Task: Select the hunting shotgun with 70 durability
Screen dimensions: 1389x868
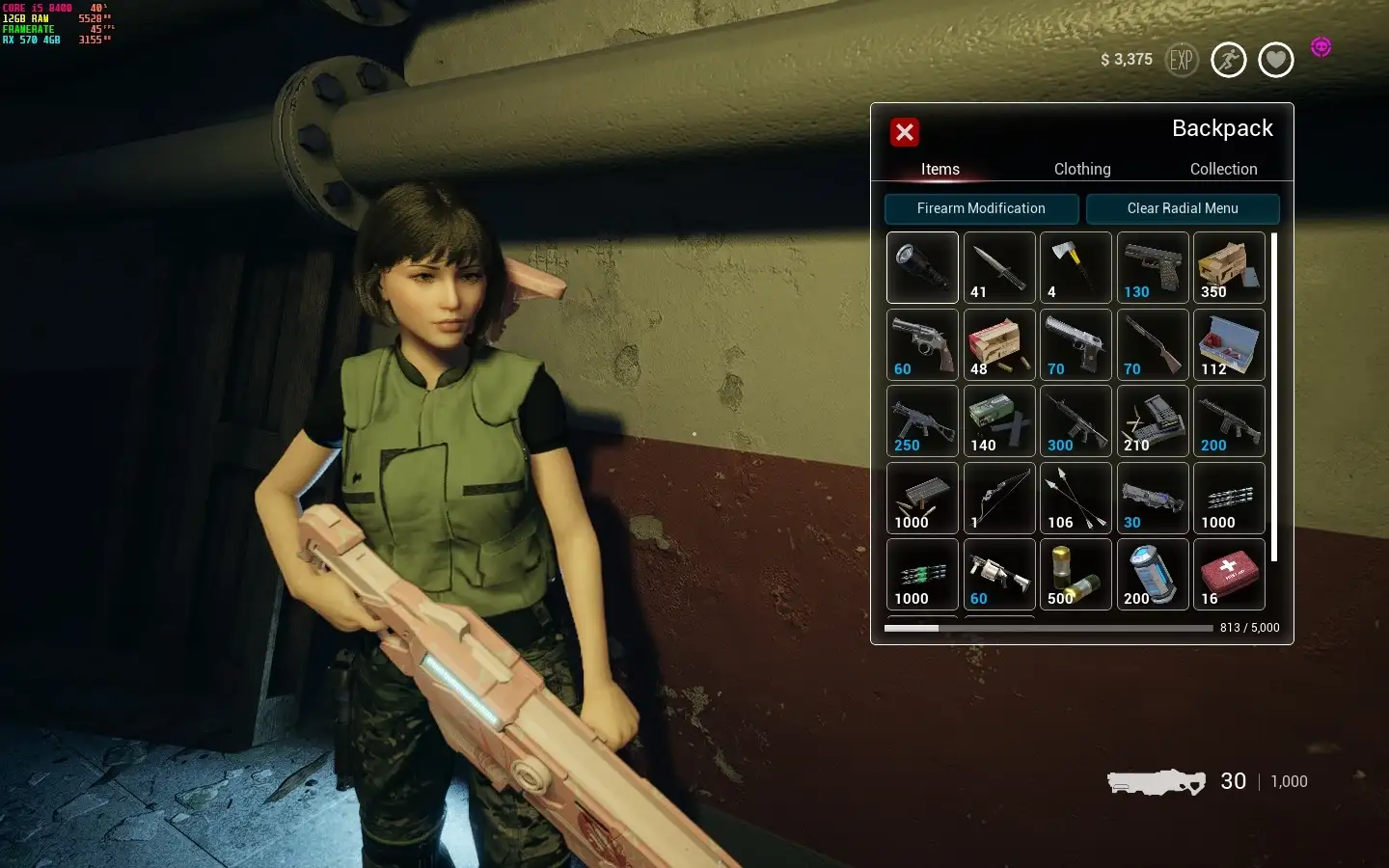Action: tap(1153, 344)
